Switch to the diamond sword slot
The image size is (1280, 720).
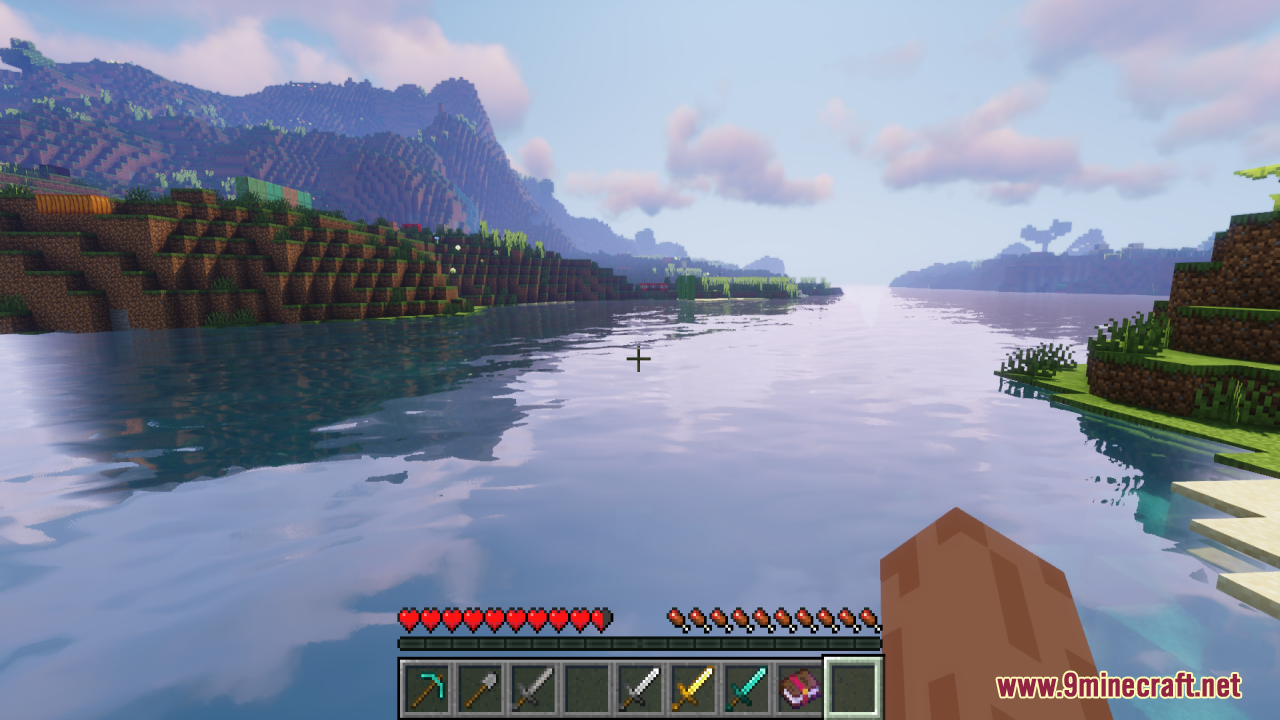745,688
